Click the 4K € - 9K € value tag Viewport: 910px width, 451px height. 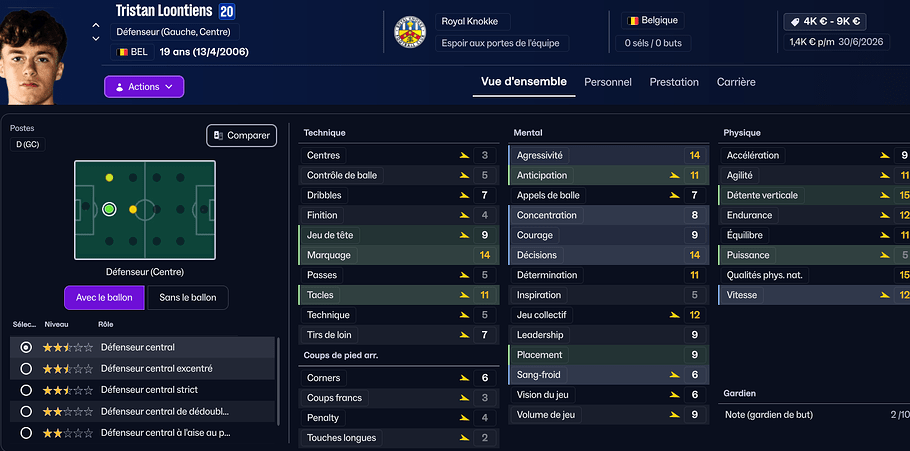click(827, 20)
